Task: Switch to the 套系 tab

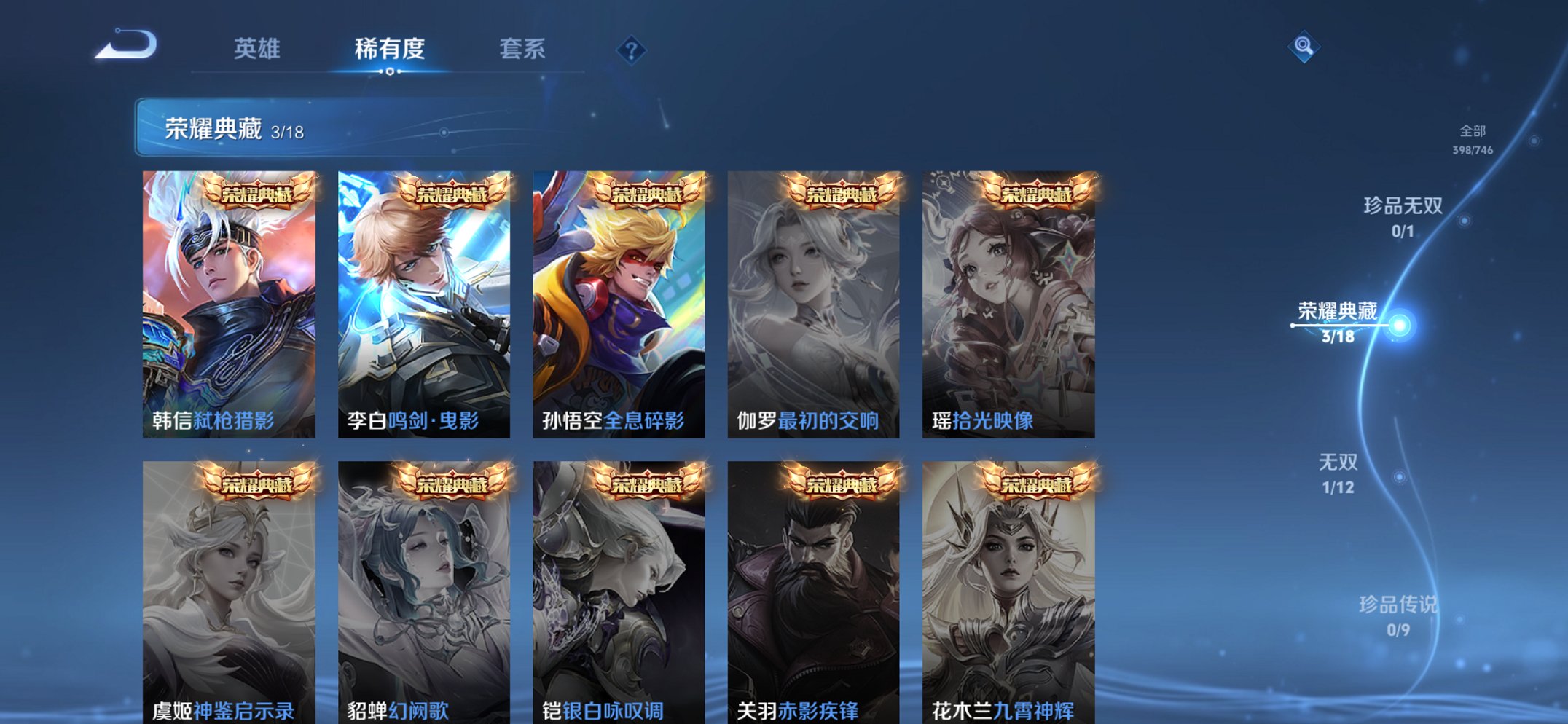Action: click(x=525, y=50)
